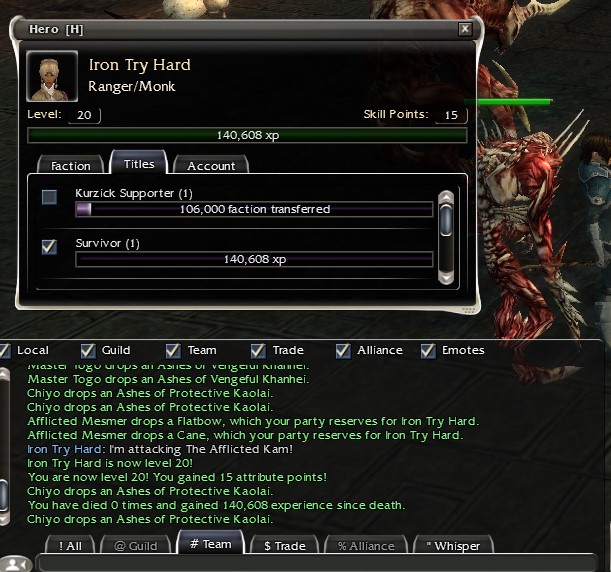Toggle the Emotes chat filter
Viewport: 611px width, 572px height.
coord(428,350)
